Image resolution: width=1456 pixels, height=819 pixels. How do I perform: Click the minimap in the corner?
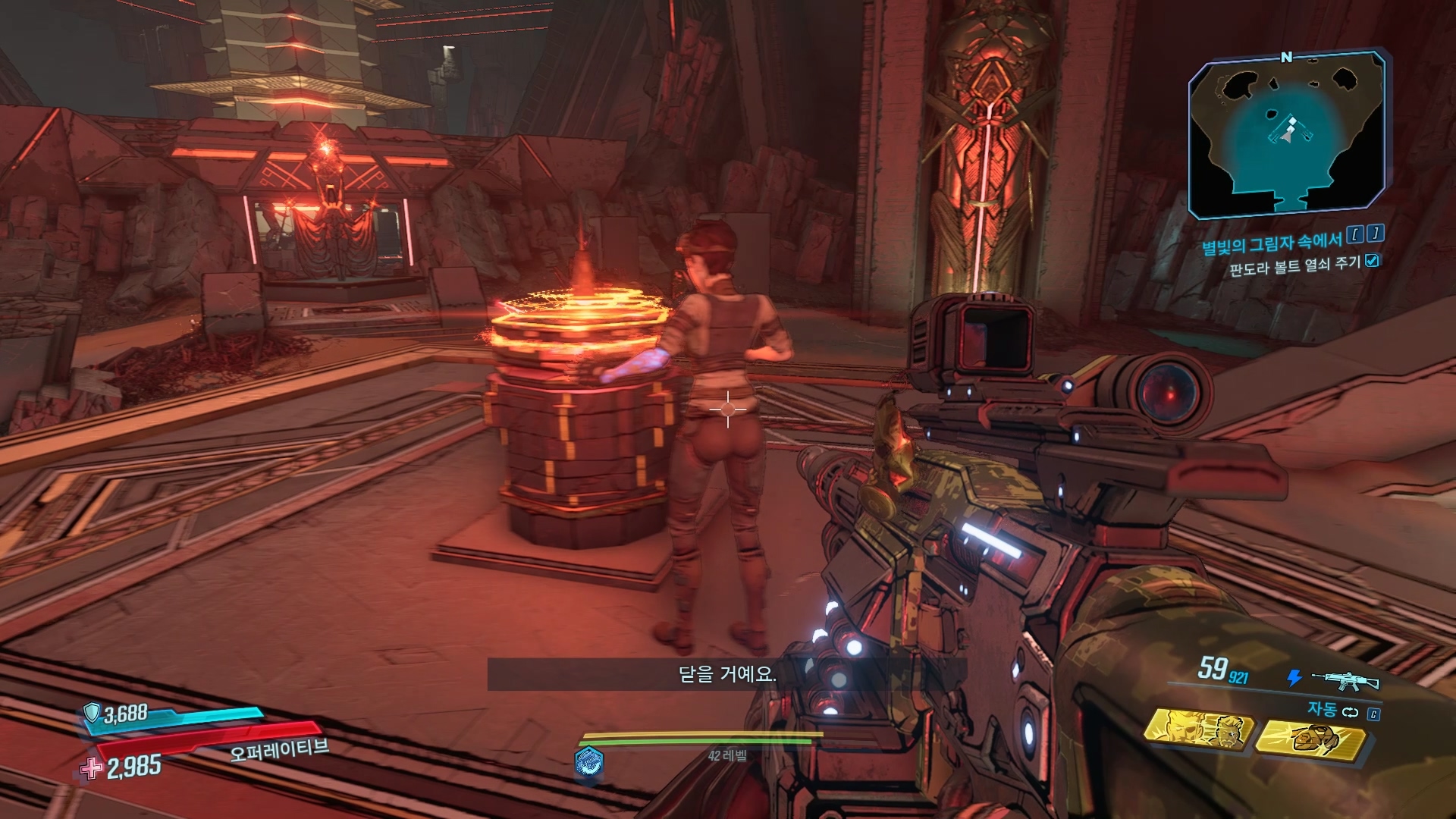(x=1288, y=134)
